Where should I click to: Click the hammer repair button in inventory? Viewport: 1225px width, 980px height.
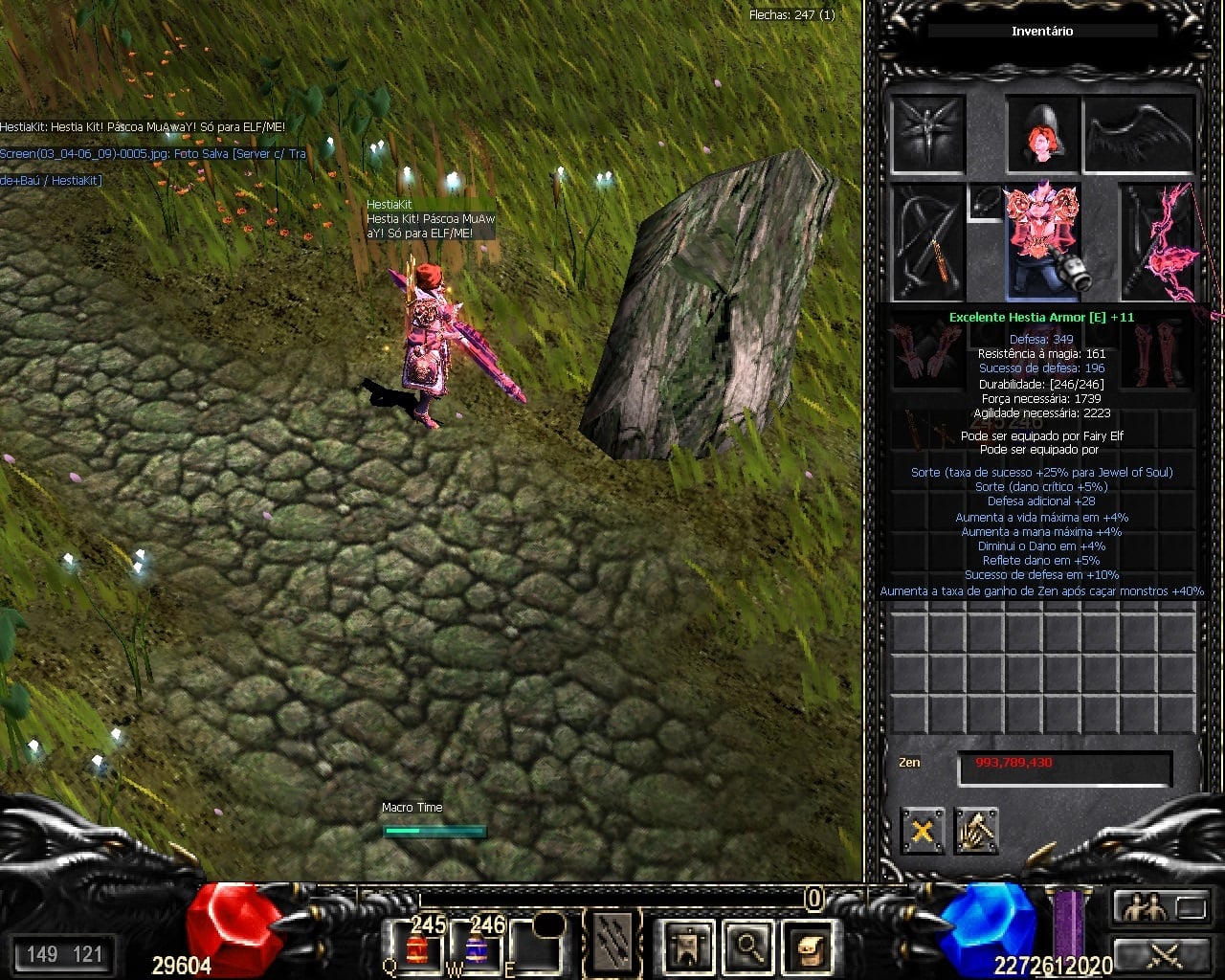click(x=976, y=831)
